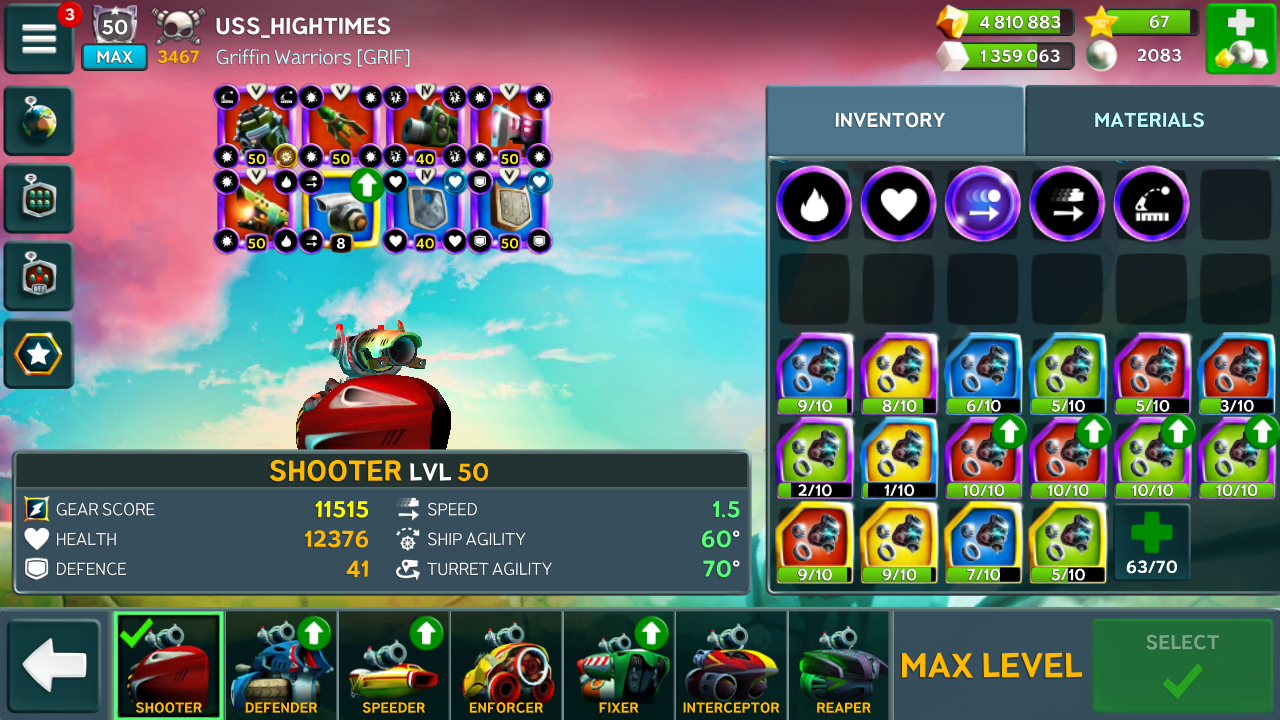Select the purple item showing 9/10
This screenshot has height=720, width=1280.
click(815, 374)
